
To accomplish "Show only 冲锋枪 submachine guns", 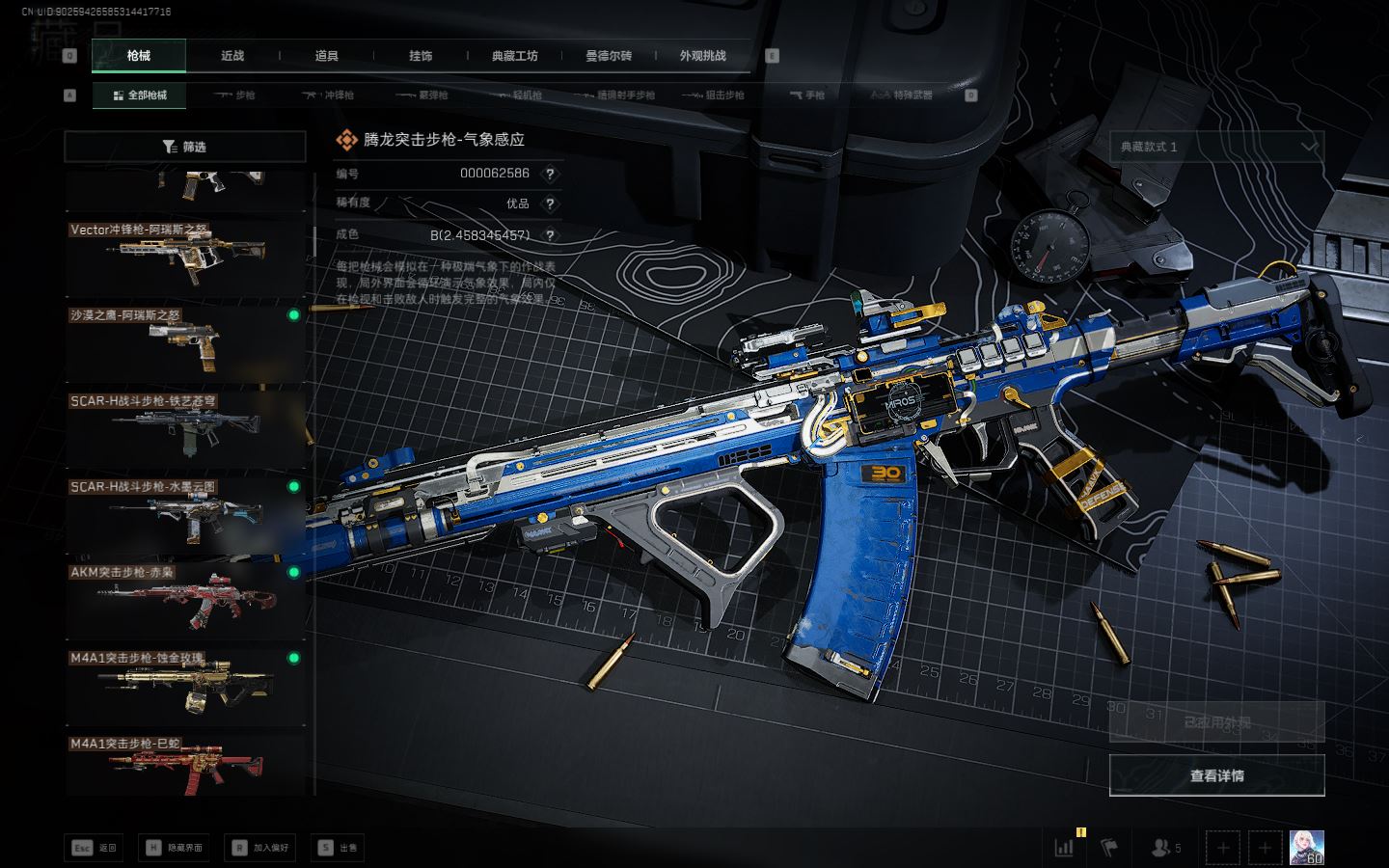I will [328, 95].
